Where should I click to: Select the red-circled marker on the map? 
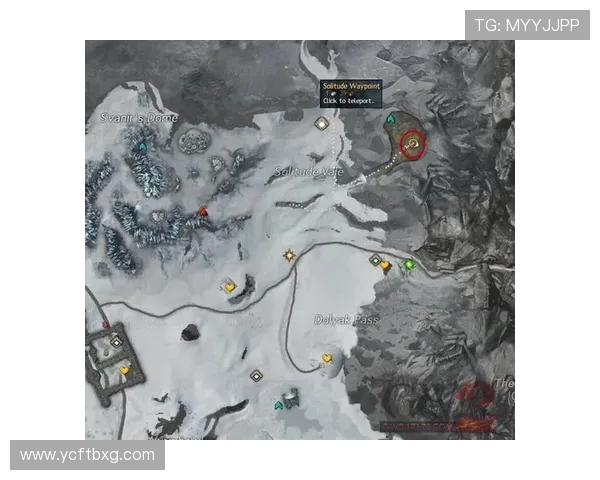pyautogui.click(x=411, y=146)
